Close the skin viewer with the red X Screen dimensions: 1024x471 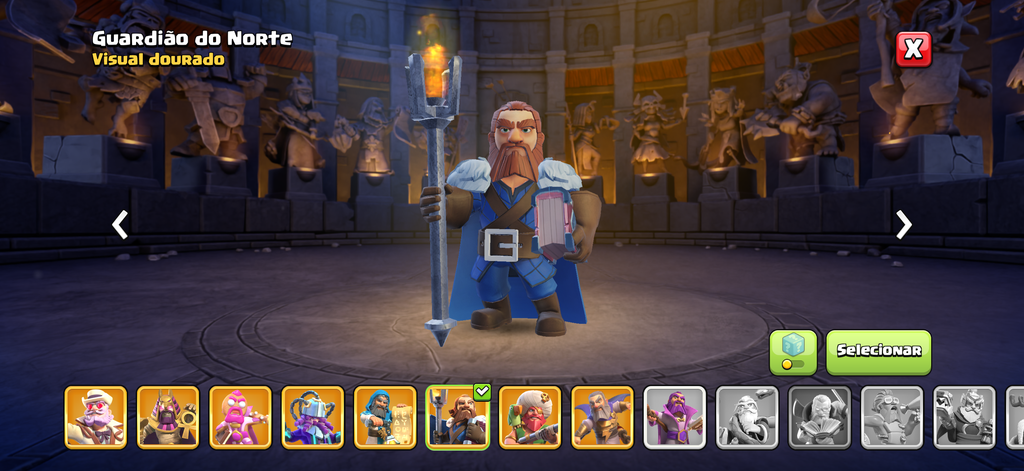(913, 49)
